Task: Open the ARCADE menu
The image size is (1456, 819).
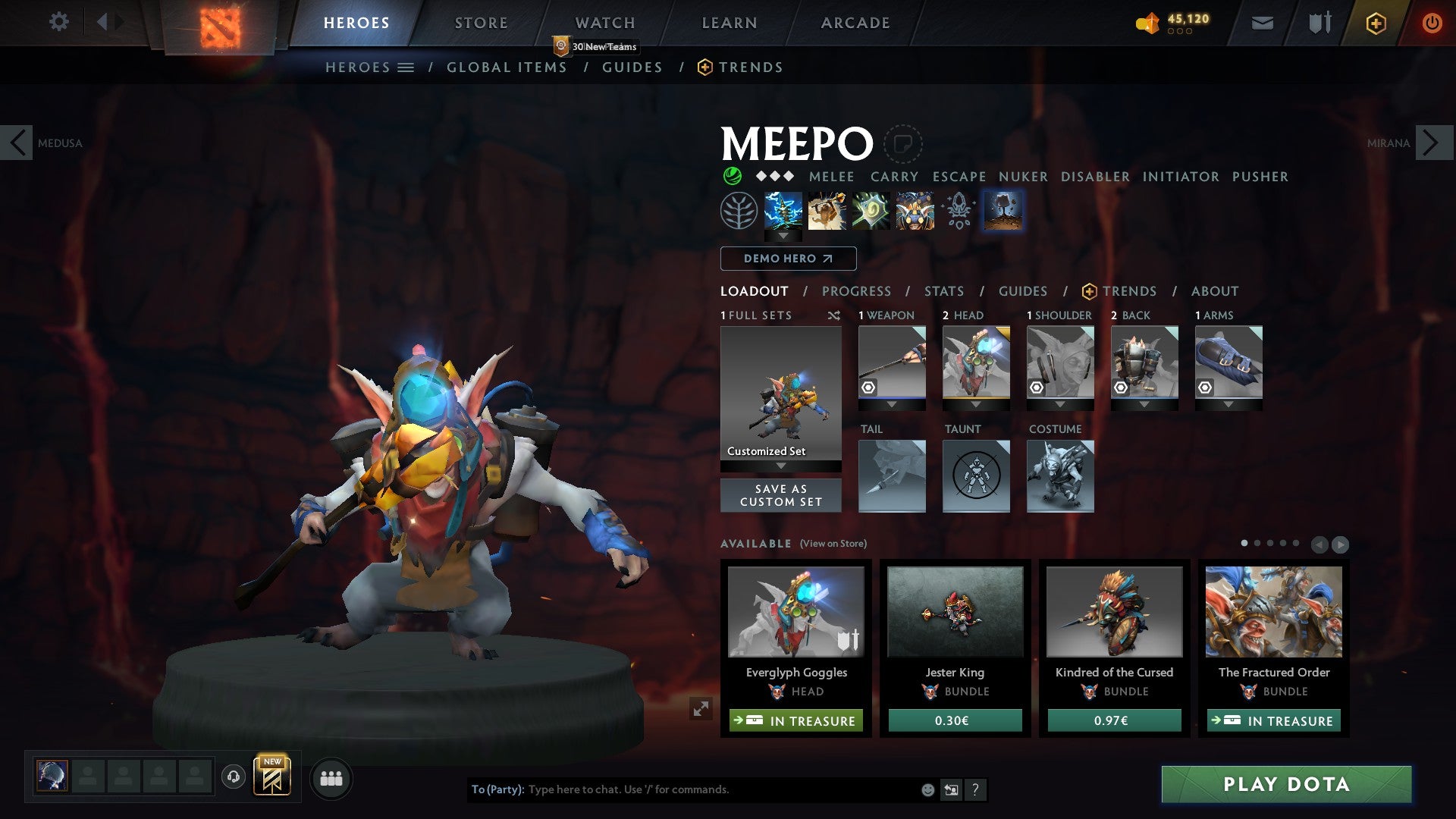Action: click(855, 23)
